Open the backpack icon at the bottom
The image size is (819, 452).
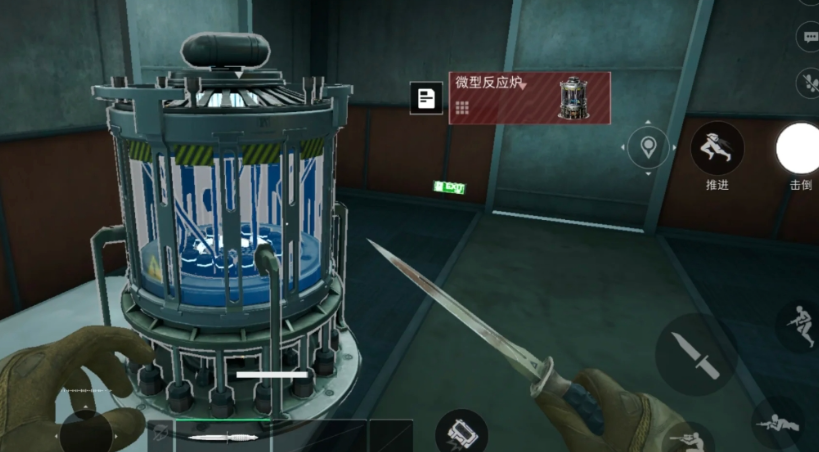click(461, 432)
